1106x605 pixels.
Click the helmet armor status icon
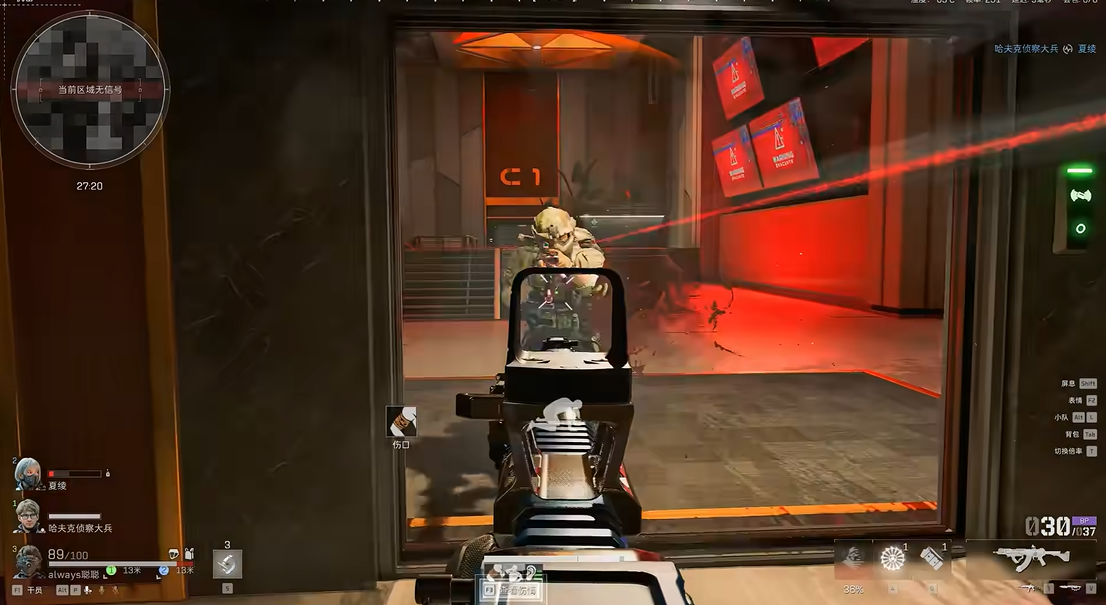[x=173, y=553]
